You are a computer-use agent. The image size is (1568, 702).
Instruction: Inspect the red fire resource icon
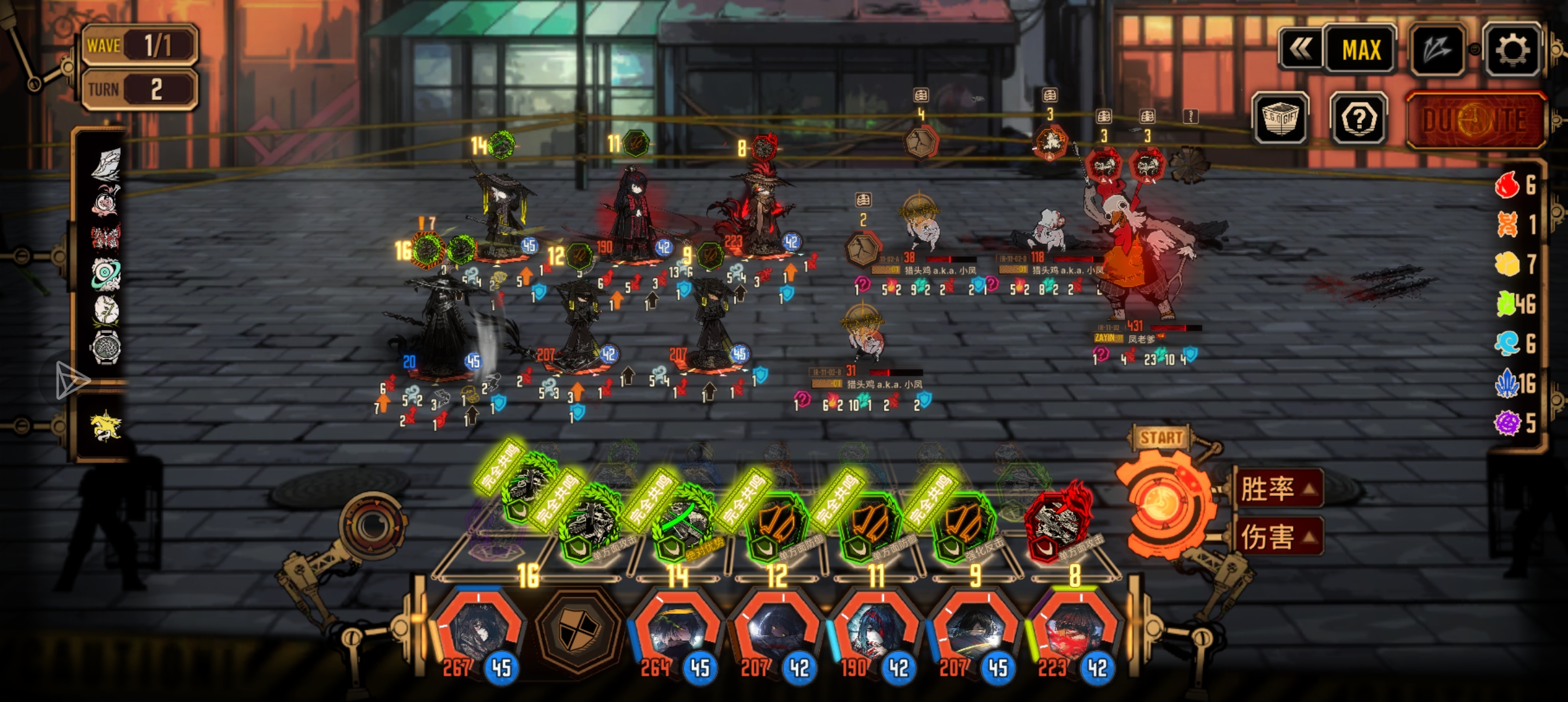coord(1507,185)
